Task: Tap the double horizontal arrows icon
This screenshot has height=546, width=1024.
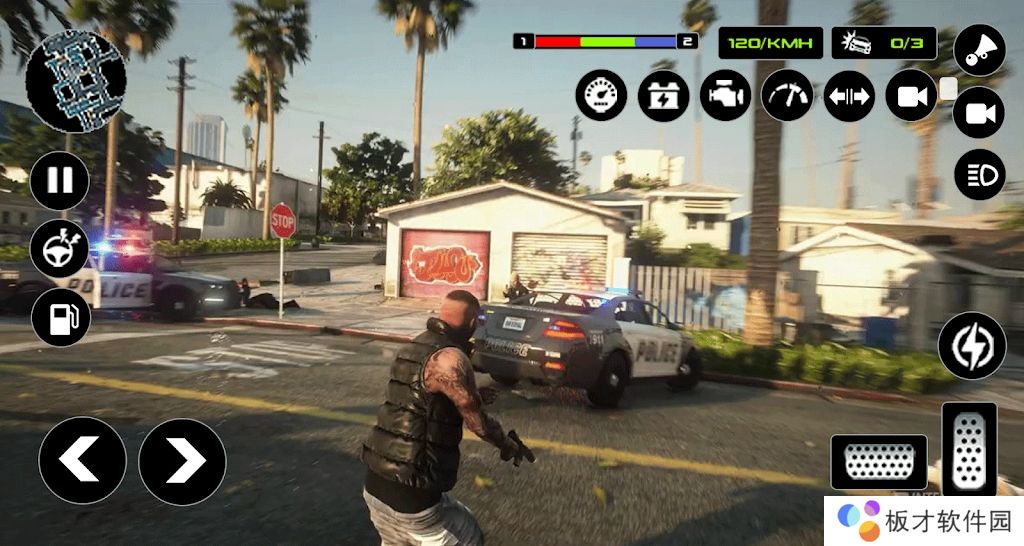Action: point(849,96)
